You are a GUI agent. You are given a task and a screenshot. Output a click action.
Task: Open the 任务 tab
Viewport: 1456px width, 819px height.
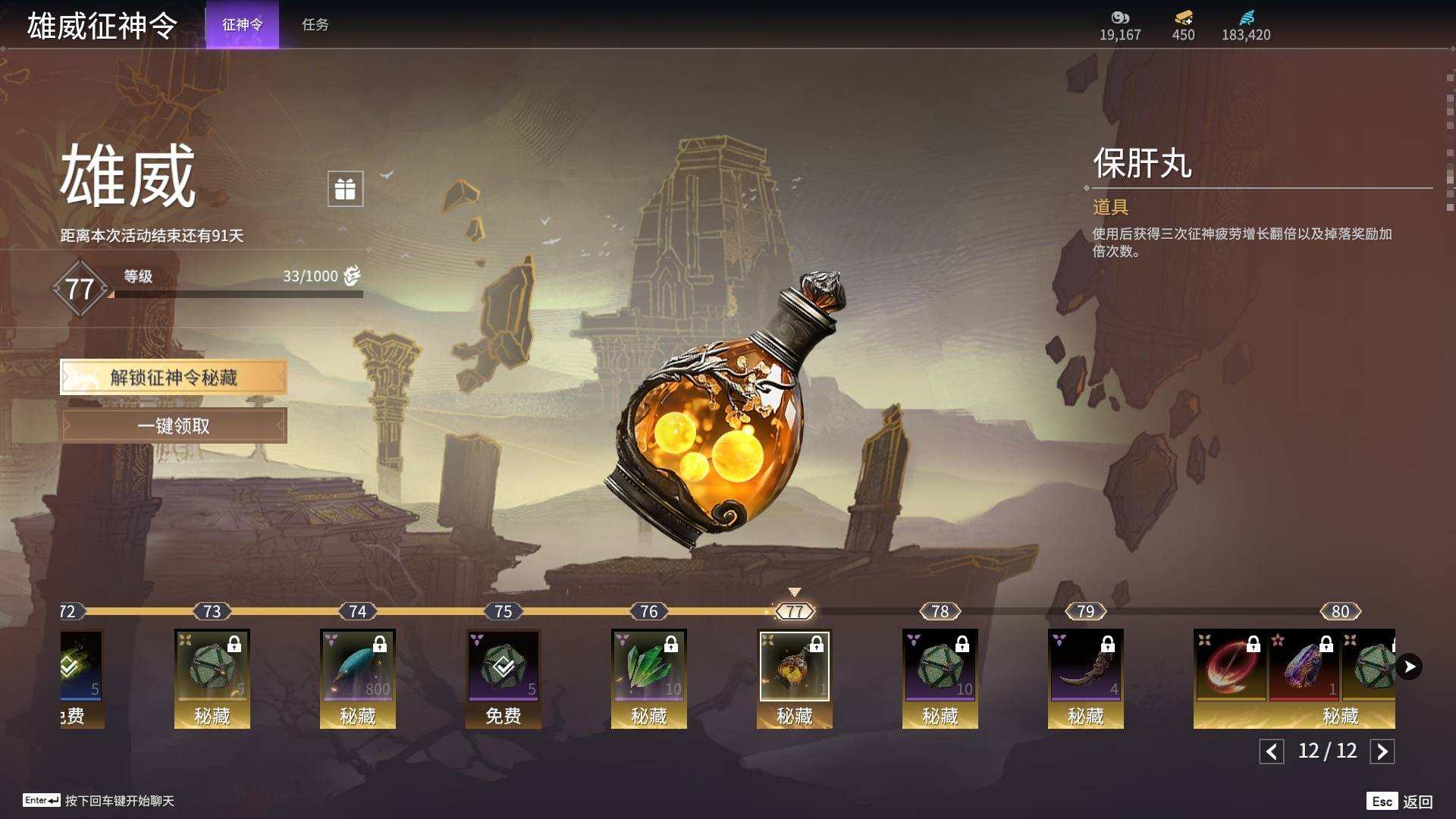[315, 25]
